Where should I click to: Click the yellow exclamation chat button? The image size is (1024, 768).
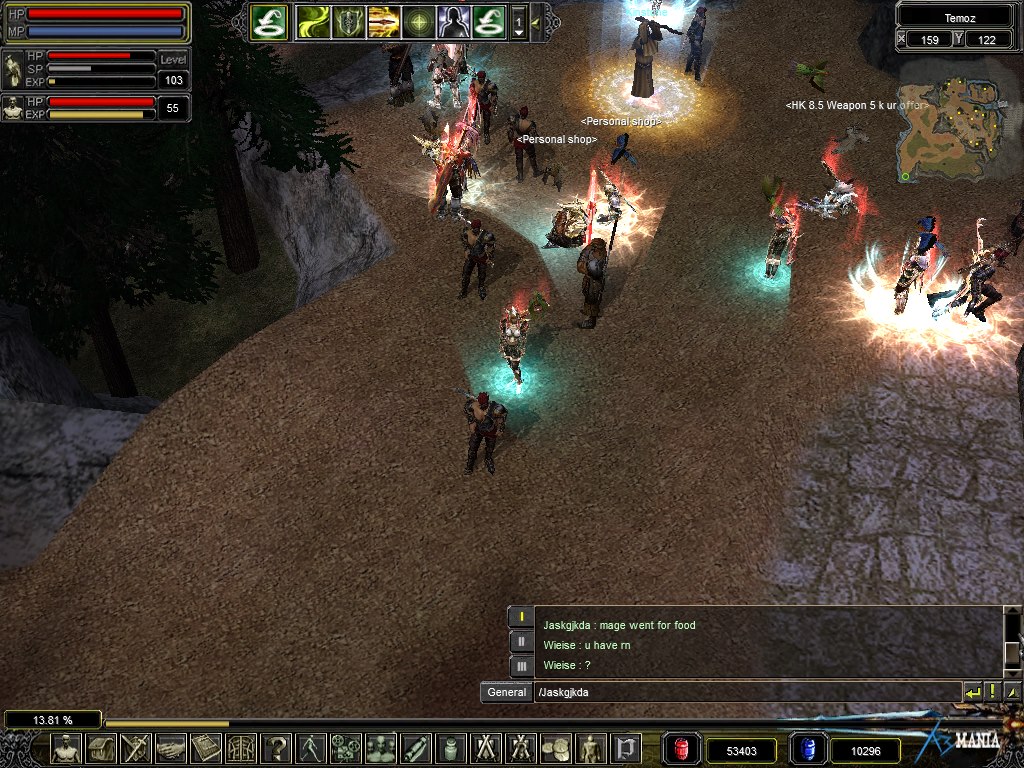click(992, 692)
